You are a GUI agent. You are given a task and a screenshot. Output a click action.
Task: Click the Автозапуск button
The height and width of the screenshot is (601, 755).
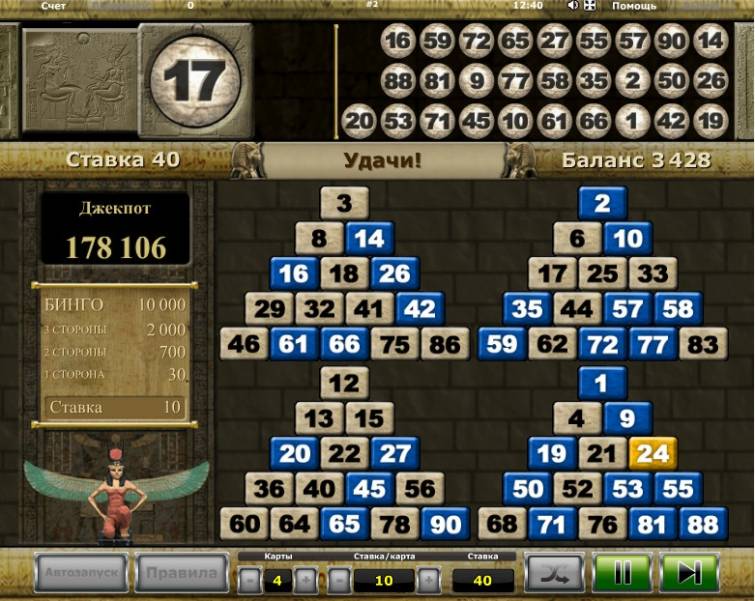(82, 573)
